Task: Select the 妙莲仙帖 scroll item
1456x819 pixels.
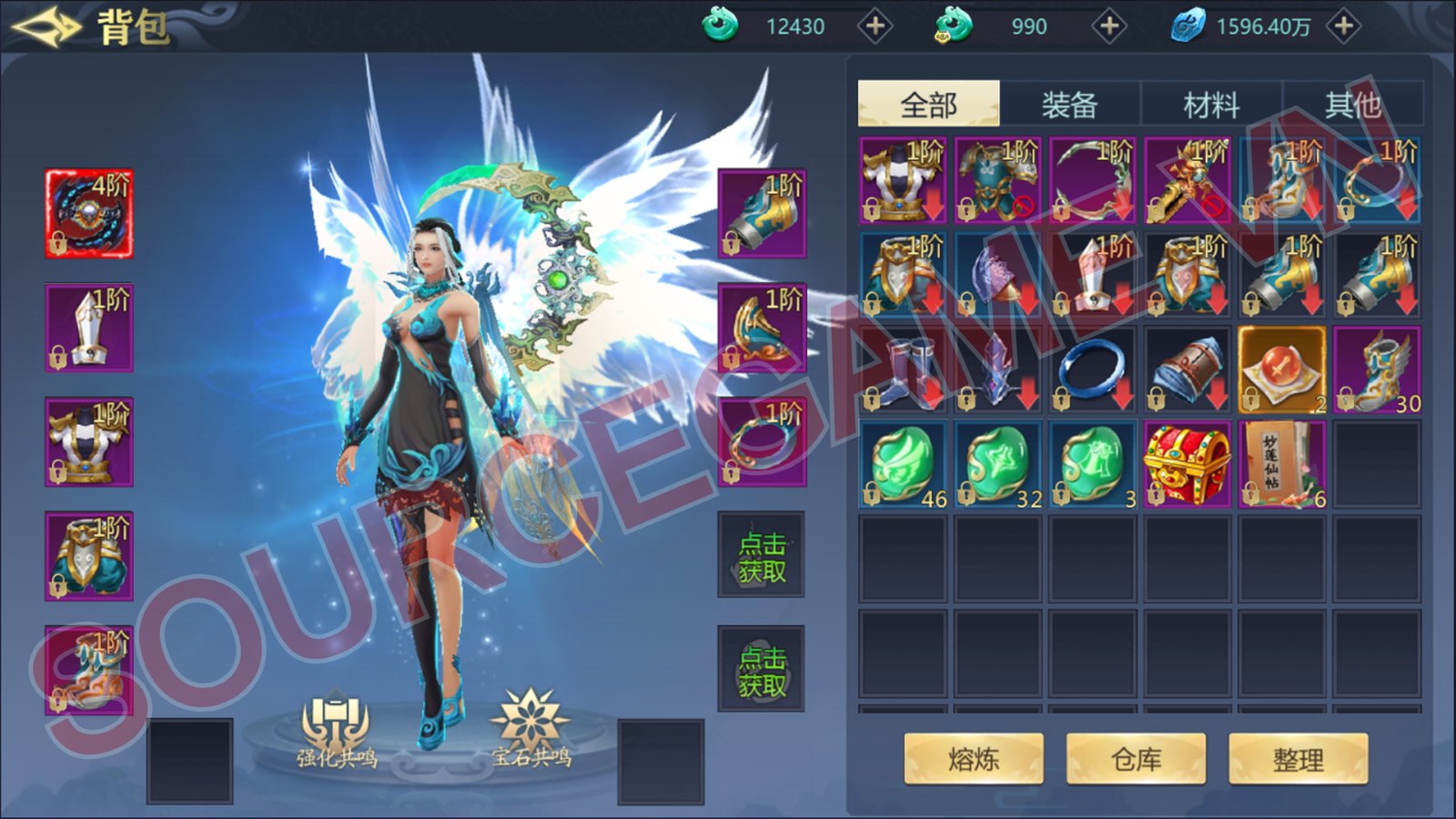Action: click(1281, 464)
